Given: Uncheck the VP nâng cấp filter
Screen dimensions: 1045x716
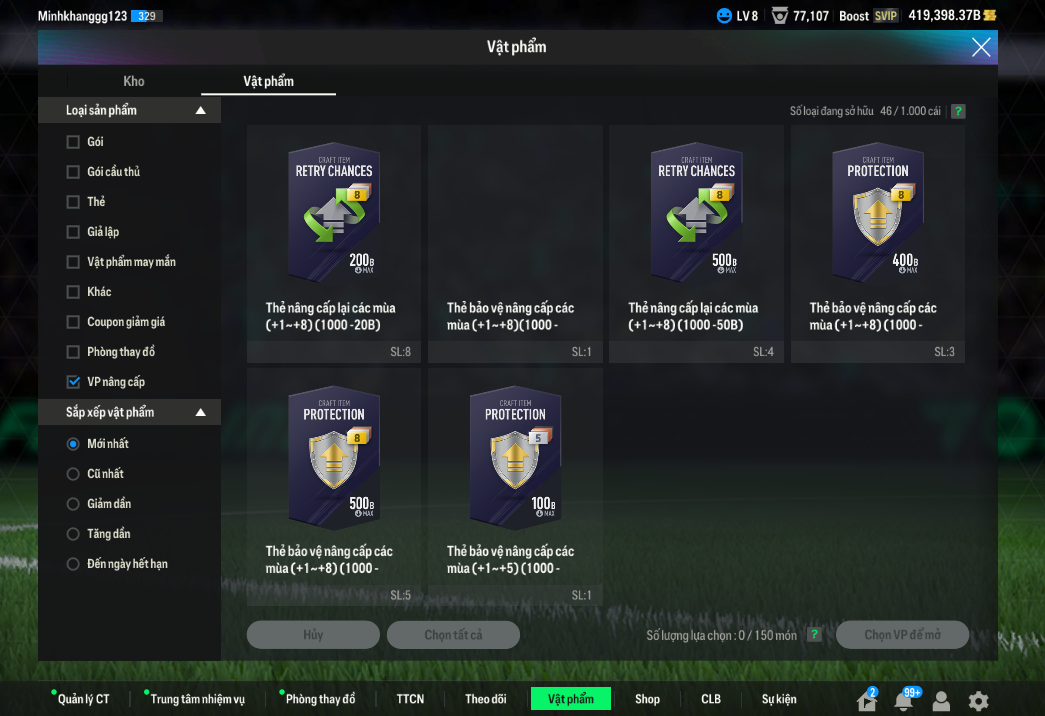Looking at the screenshot, I should 73,382.
